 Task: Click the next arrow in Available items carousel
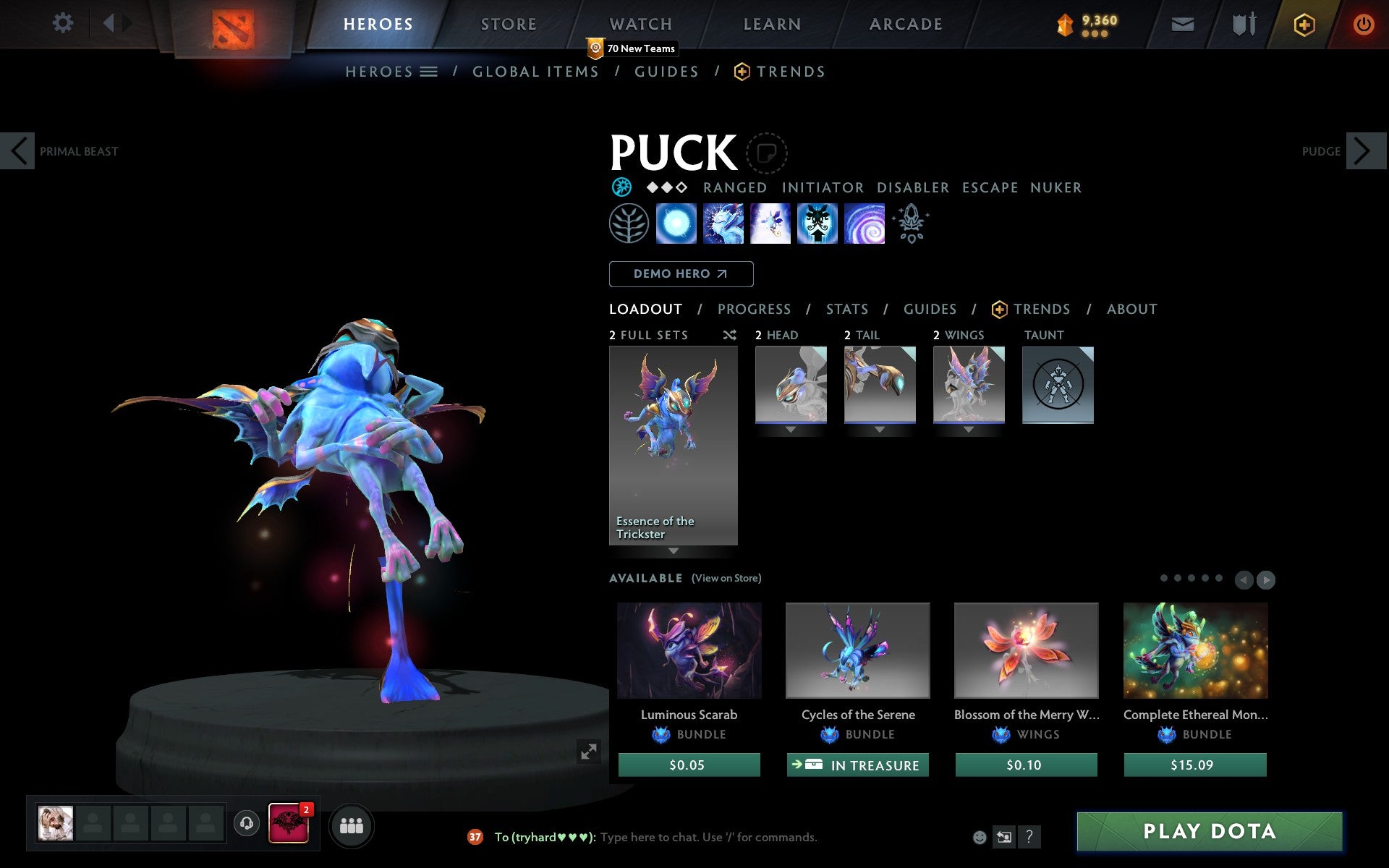(1265, 579)
